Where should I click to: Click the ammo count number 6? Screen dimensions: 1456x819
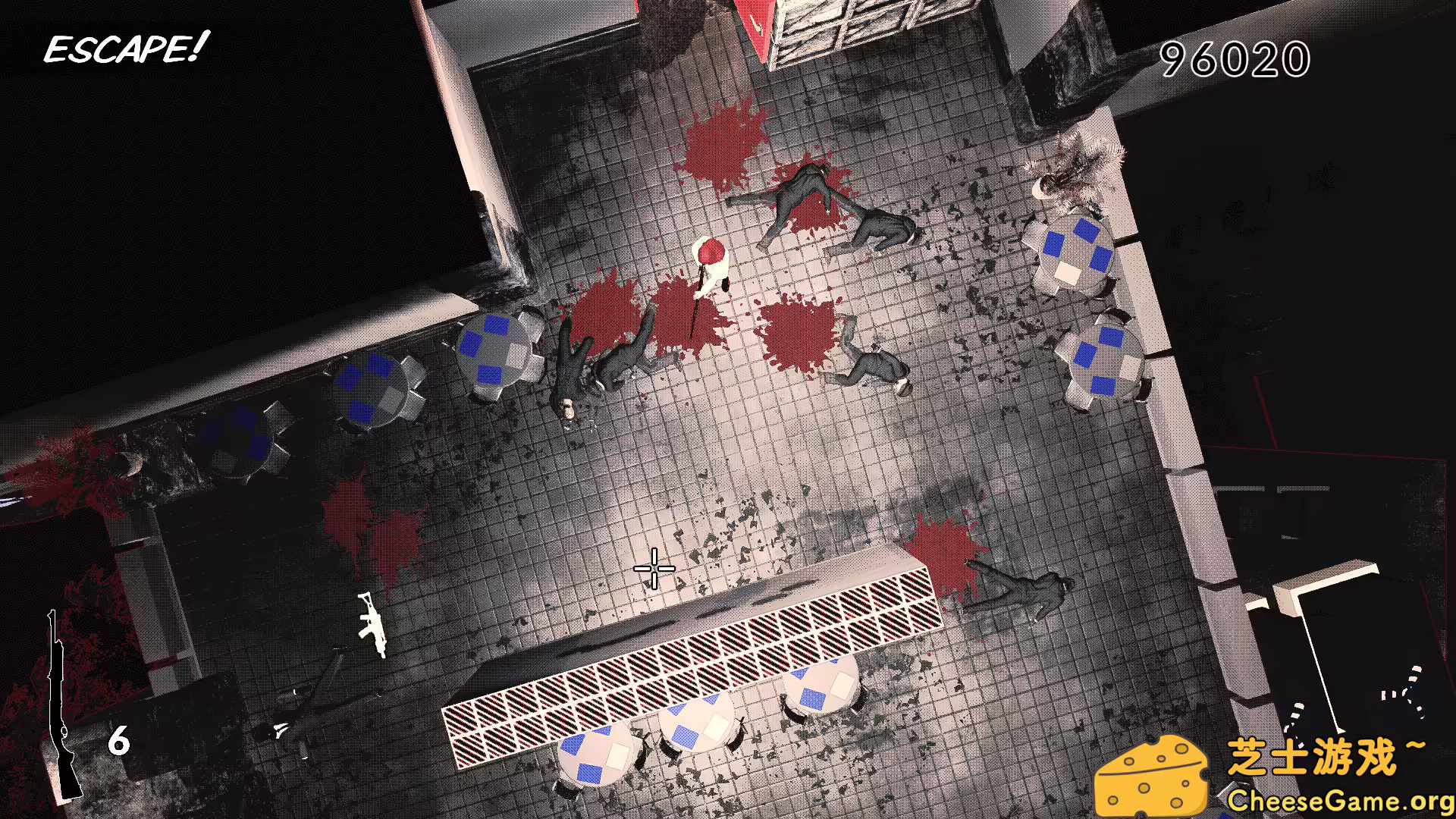(x=120, y=742)
